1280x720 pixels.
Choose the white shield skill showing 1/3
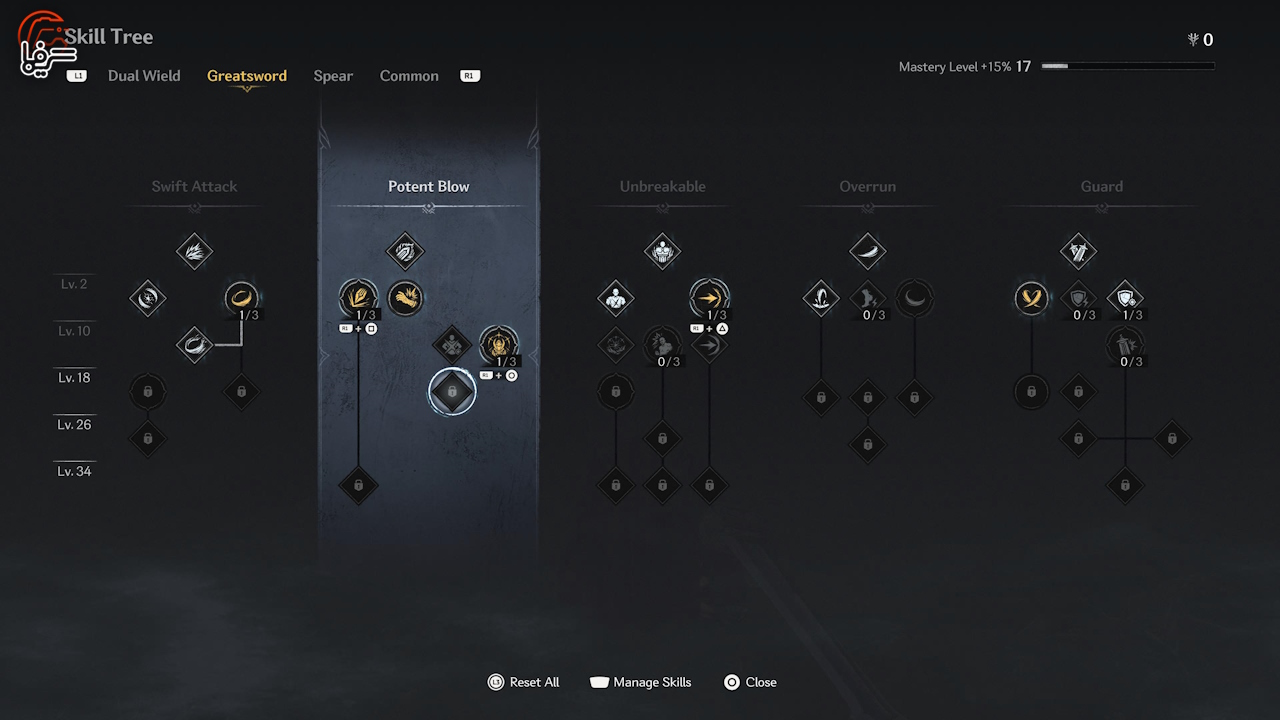pyautogui.click(x=1125, y=297)
